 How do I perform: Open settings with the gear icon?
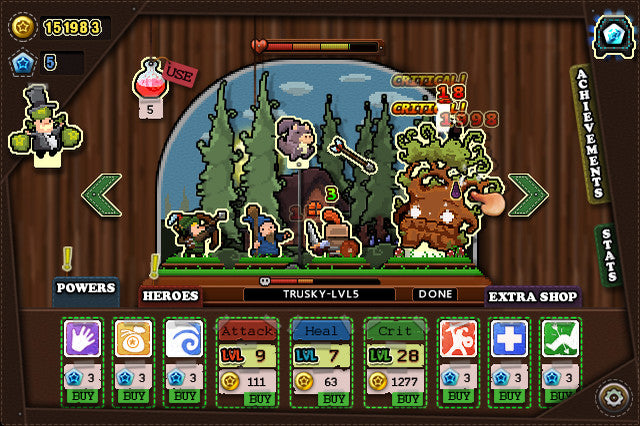tap(613, 397)
